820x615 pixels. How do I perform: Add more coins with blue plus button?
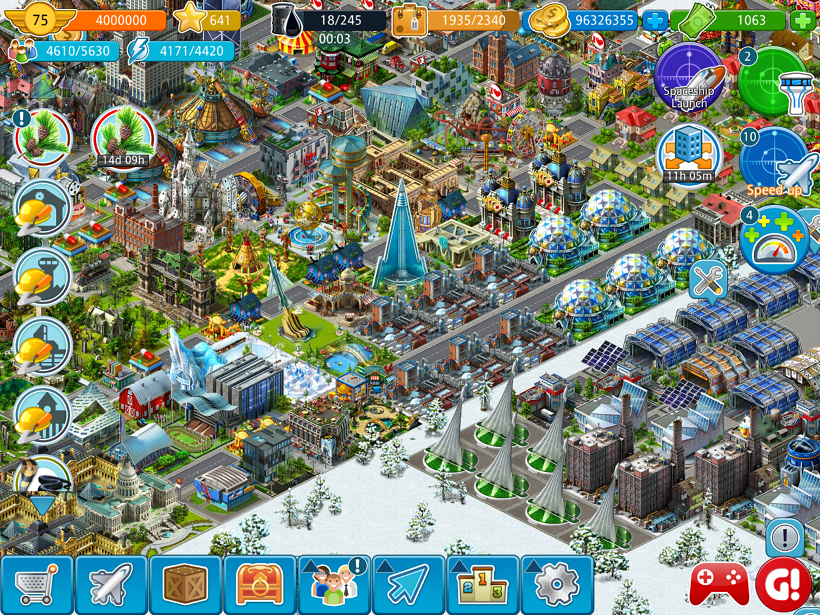pos(656,20)
